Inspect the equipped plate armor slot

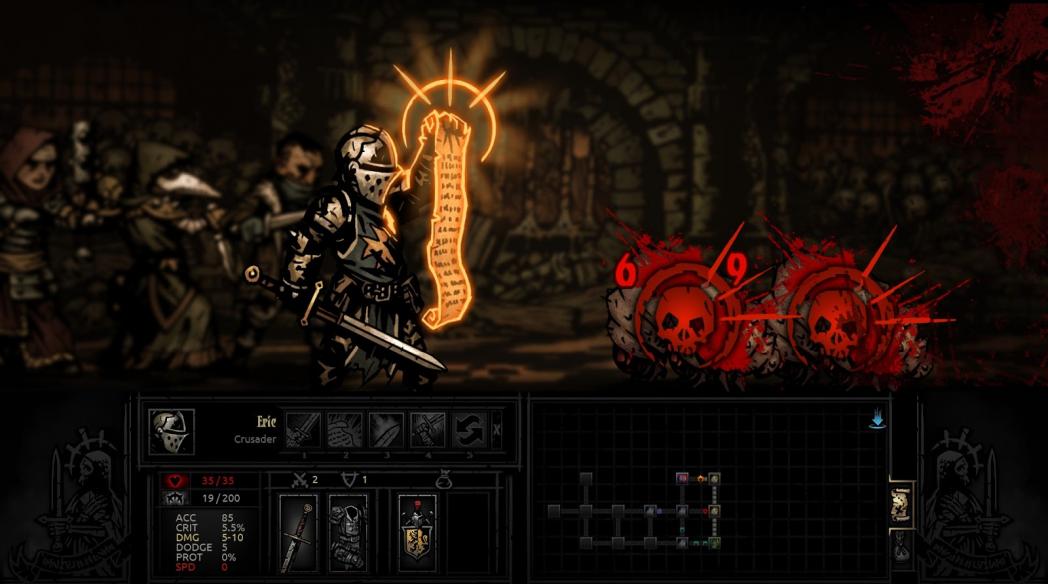(x=347, y=533)
